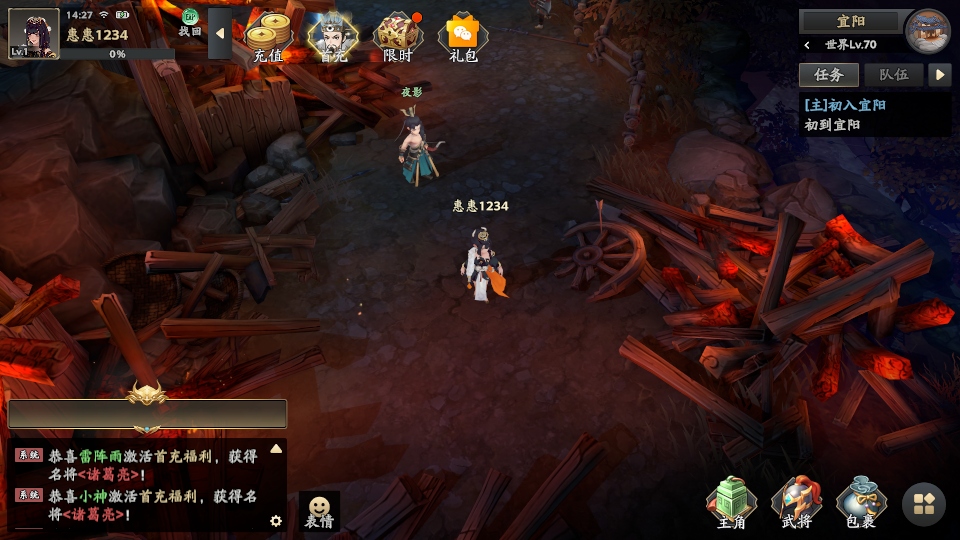Track the main quest 初入宜阳
960x540 pixels.
846,105
